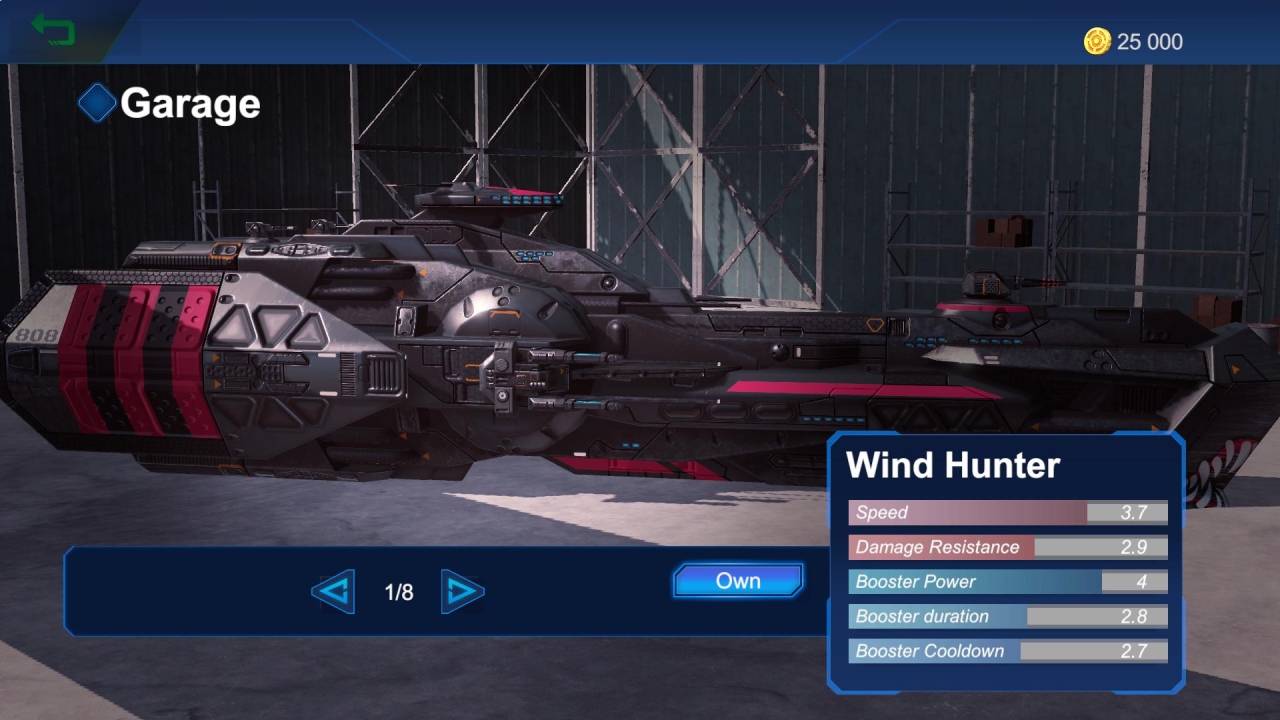Select the Wind Hunter stats panel header
Image resolution: width=1280 pixels, height=720 pixels.
click(x=952, y=465)
